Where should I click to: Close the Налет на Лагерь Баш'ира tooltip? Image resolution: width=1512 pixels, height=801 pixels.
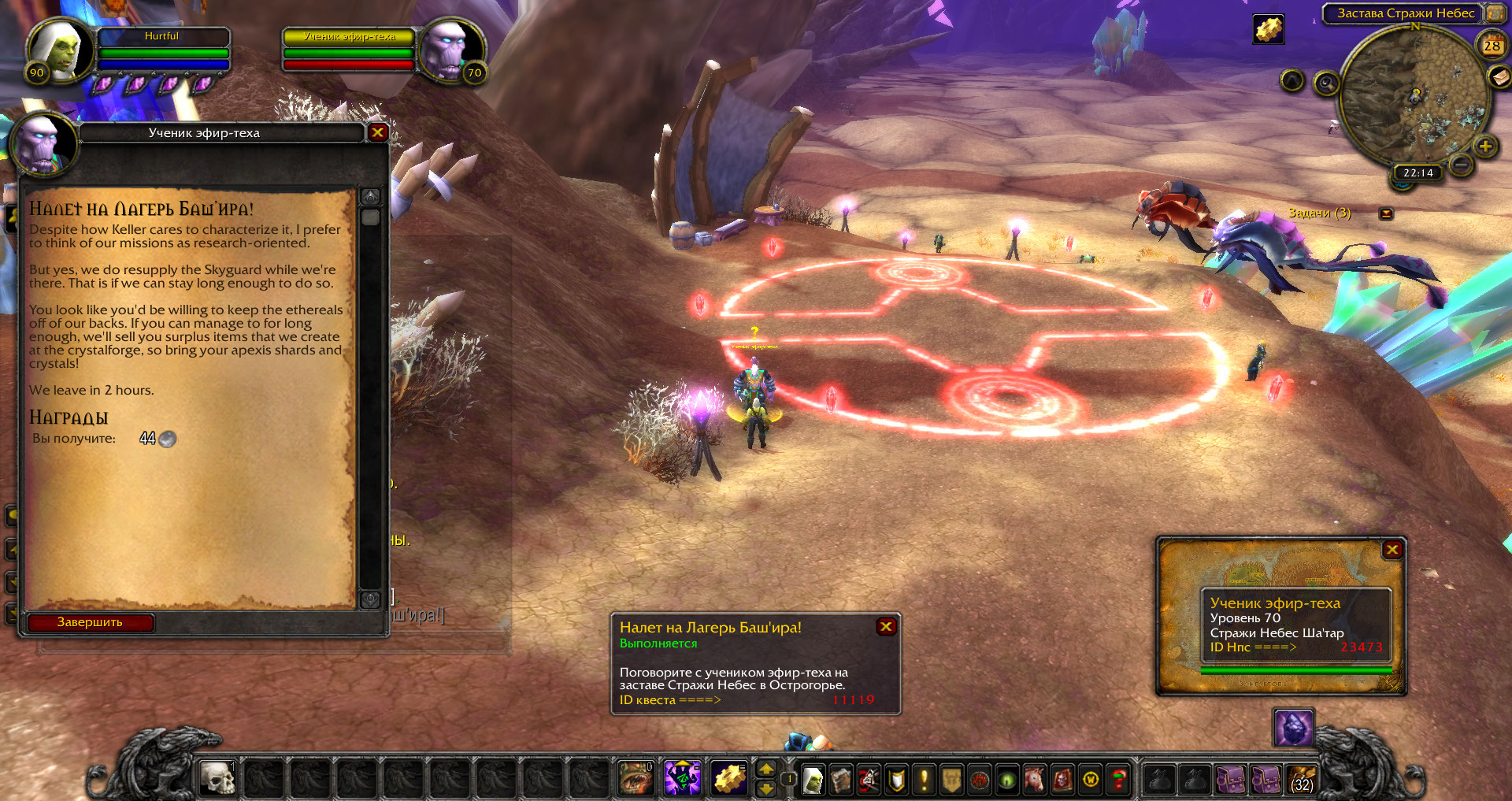click(886, 626)
